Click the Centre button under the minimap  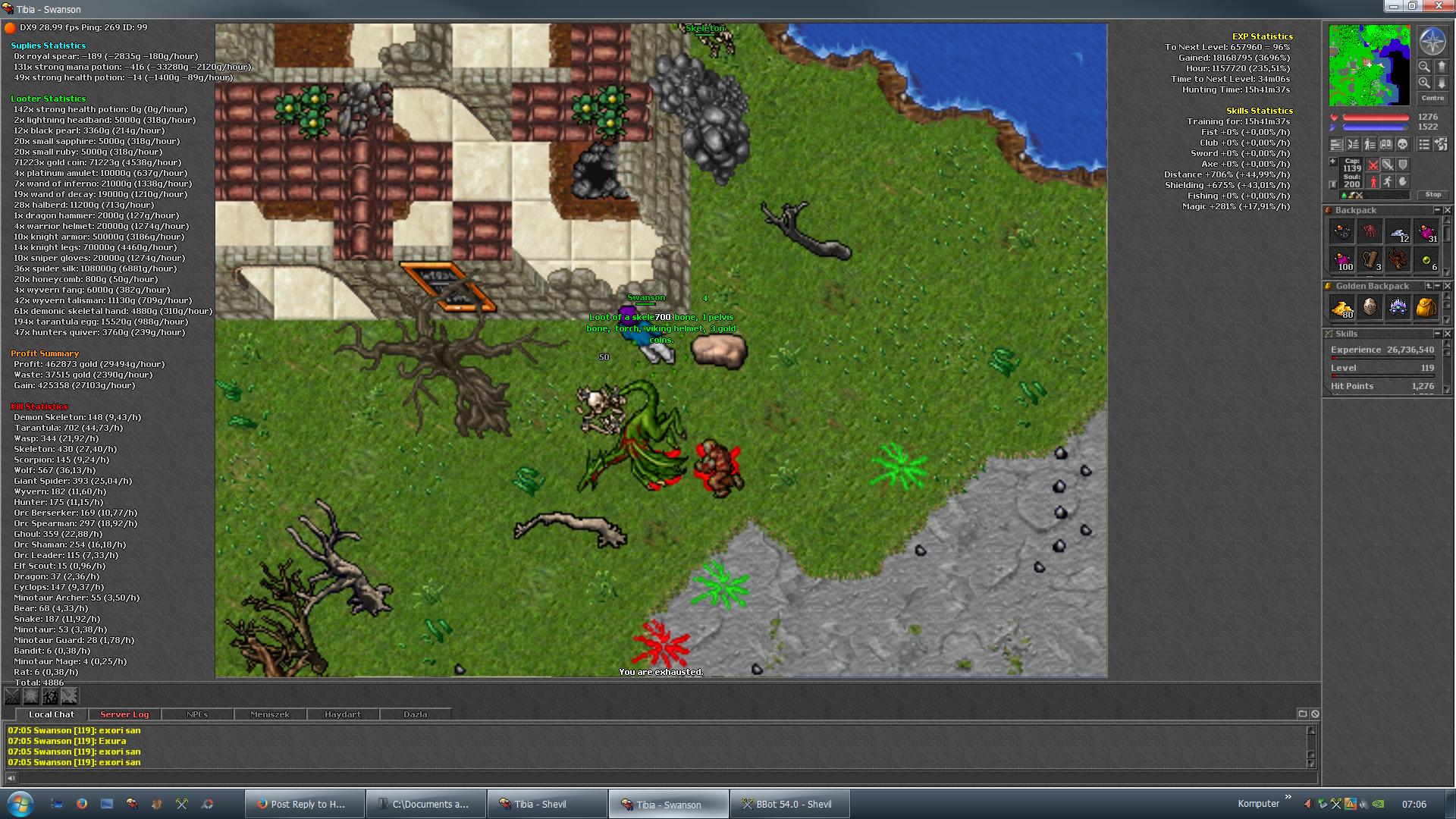1432,99
